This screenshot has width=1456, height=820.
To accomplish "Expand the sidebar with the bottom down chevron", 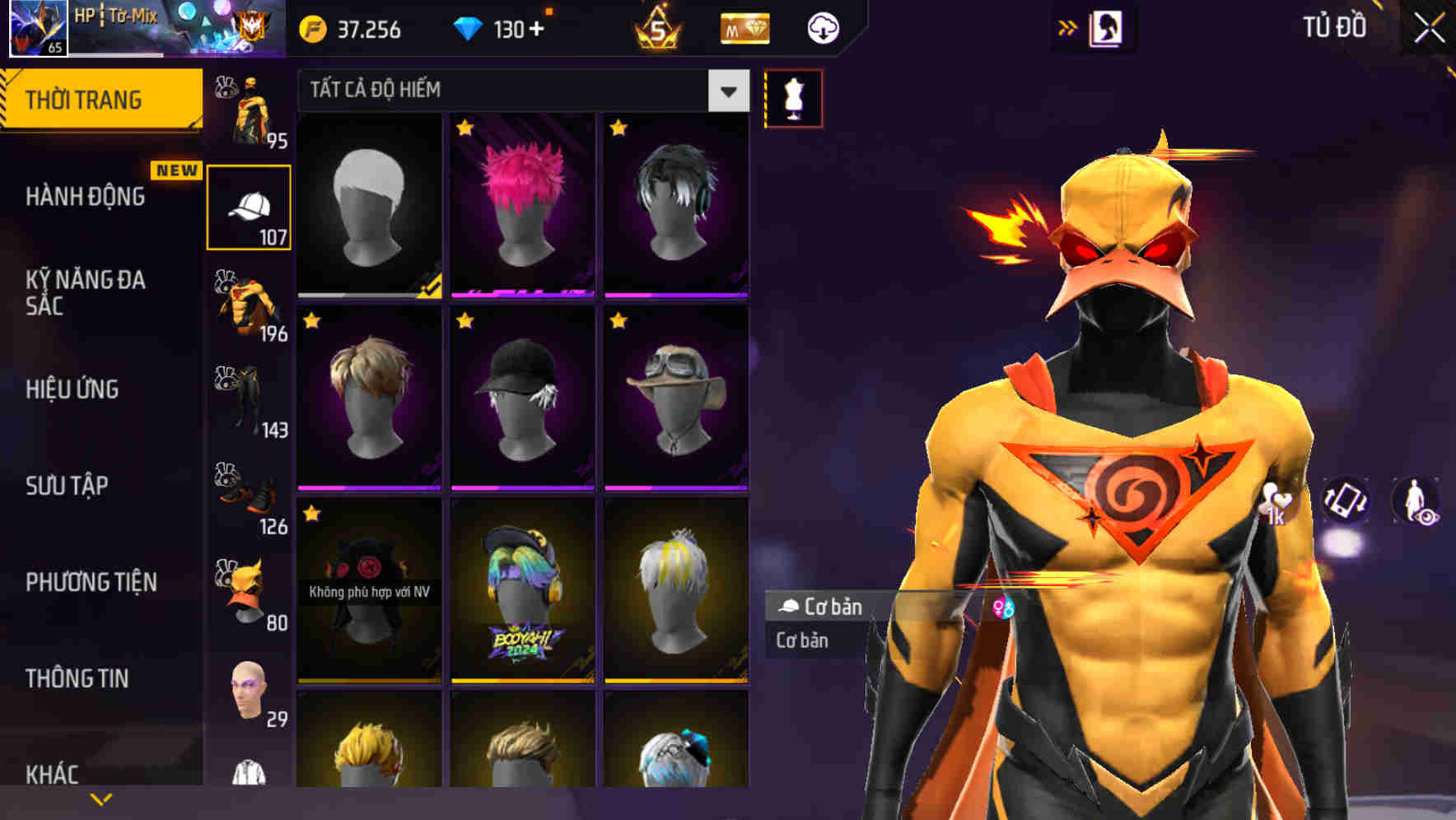I will (101, 797).
